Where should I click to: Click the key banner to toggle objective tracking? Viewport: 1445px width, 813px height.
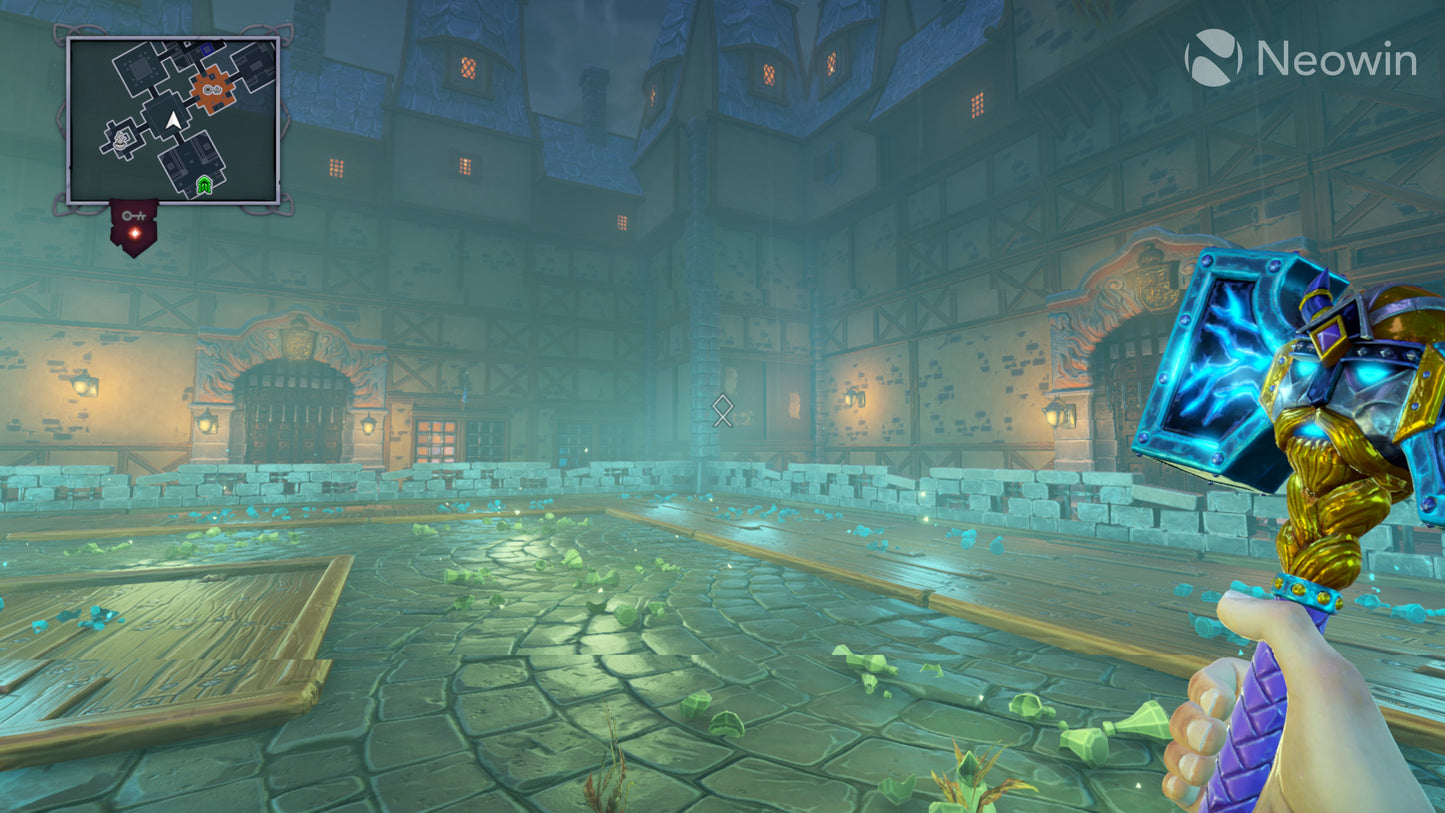[x=134, y=222]
